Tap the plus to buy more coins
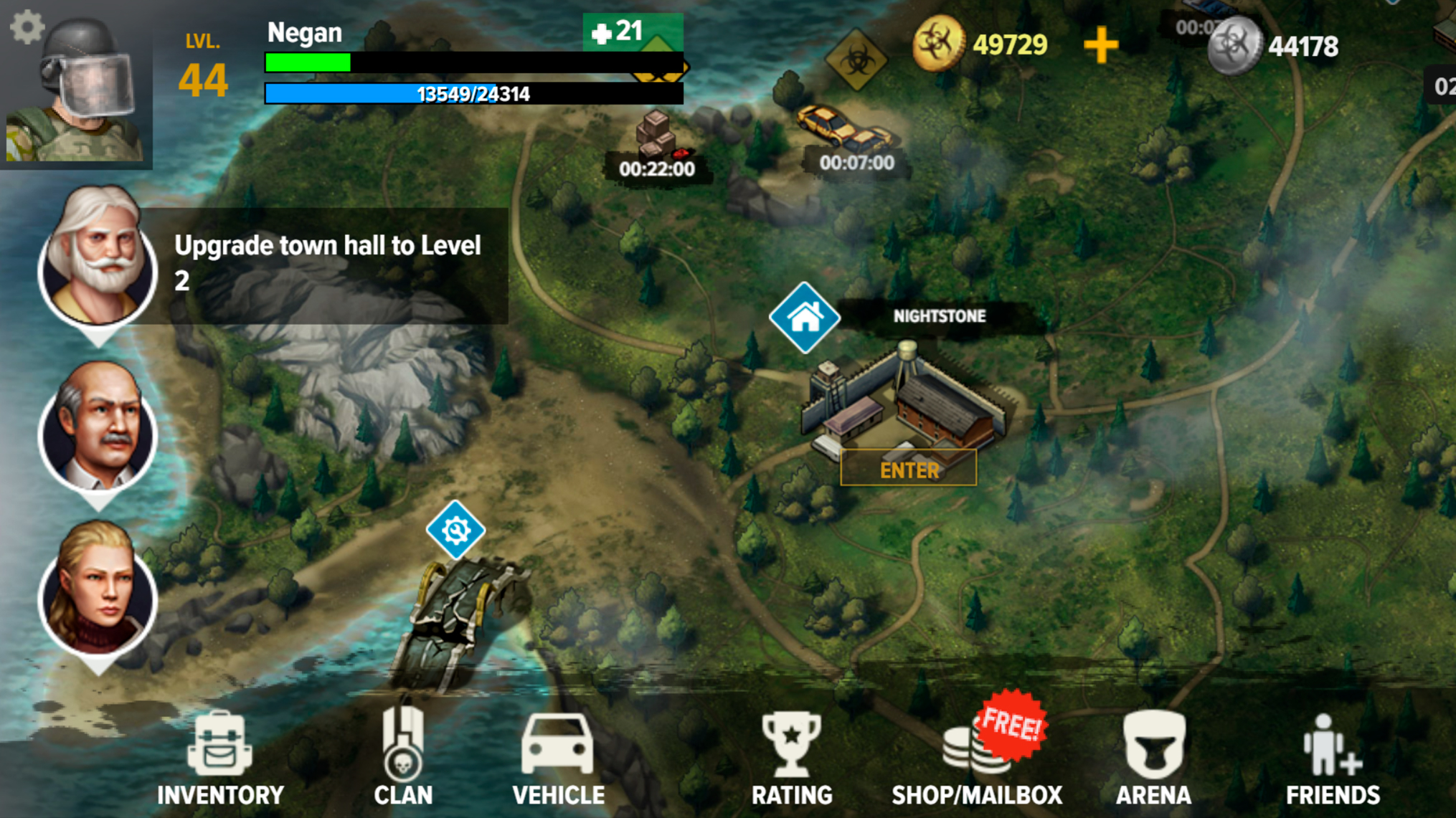The image size is (1456, 818). click(x=1101, y=44)
